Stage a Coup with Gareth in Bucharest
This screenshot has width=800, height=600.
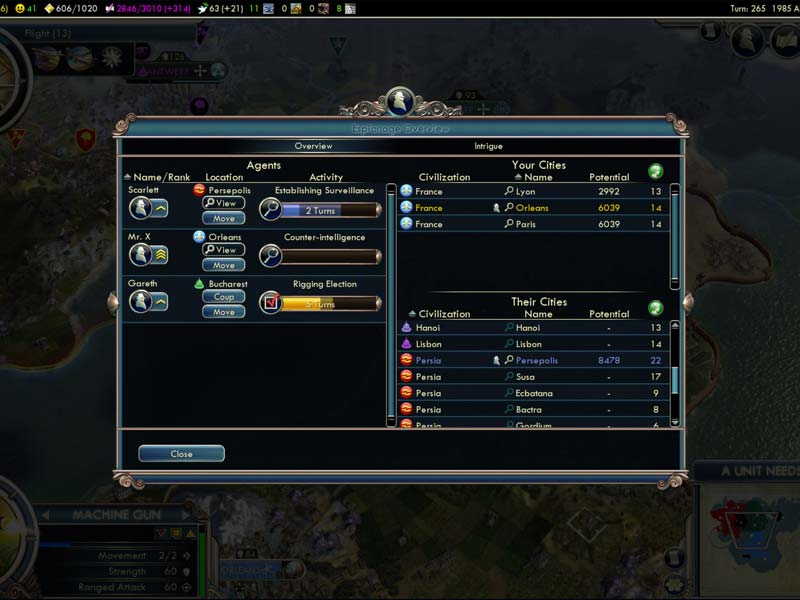point(223,297)
